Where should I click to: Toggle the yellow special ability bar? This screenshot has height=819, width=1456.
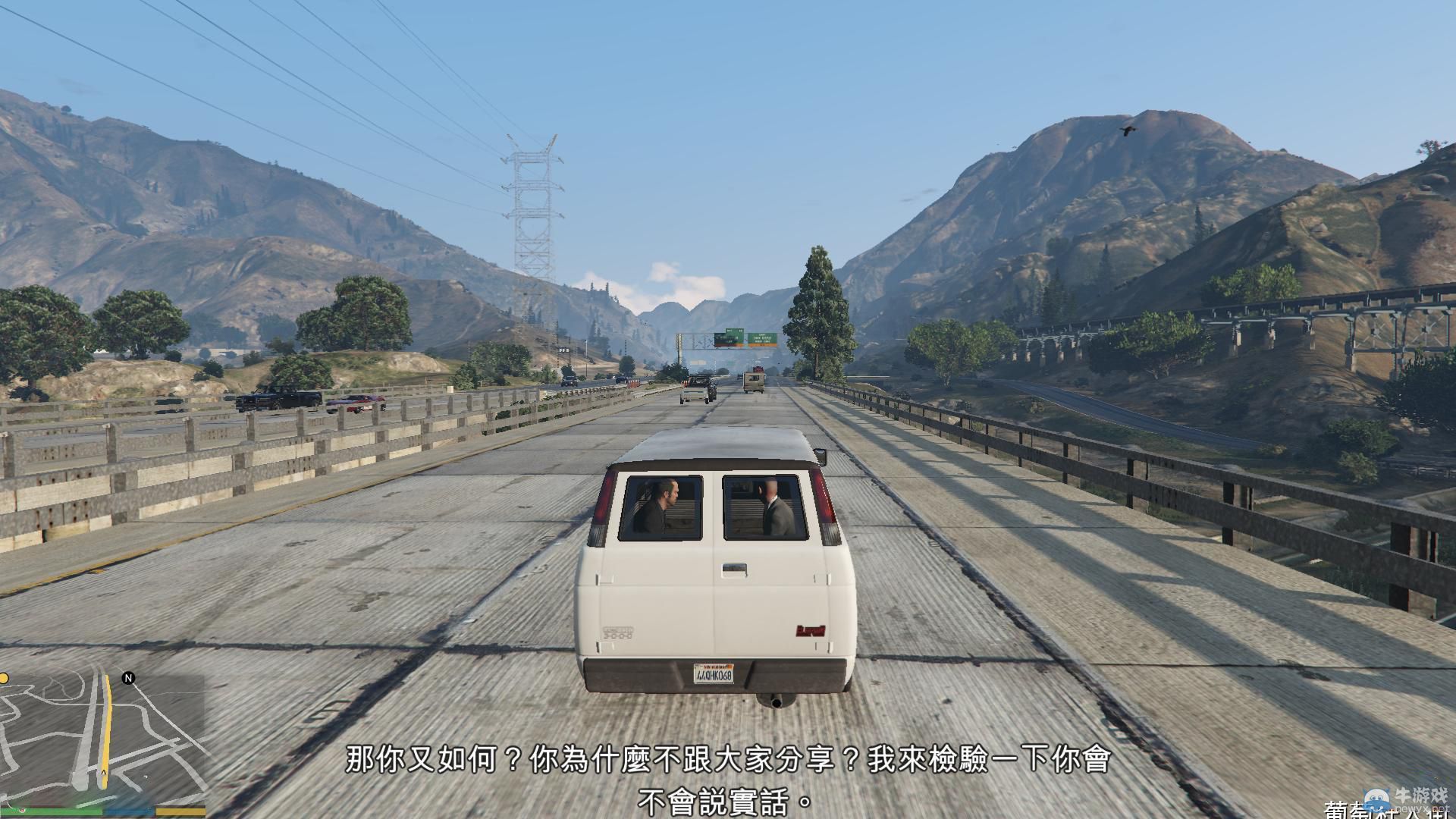(x=180, y=812)
